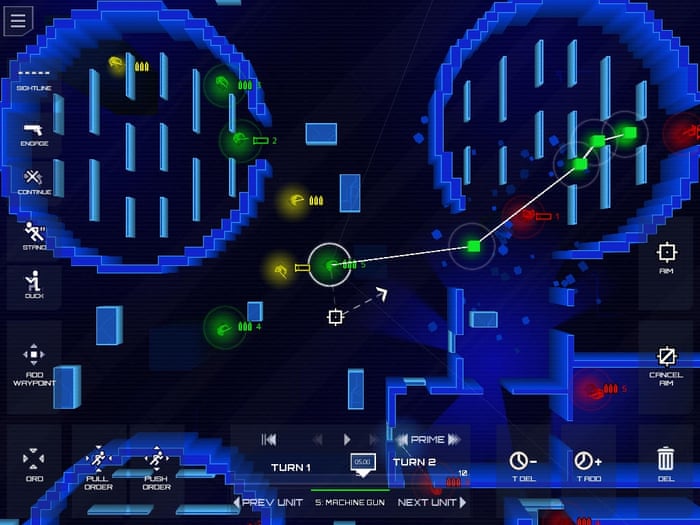Toggle the Sightline order
Viewport: 700px width, 525px height.
point(33,78)
